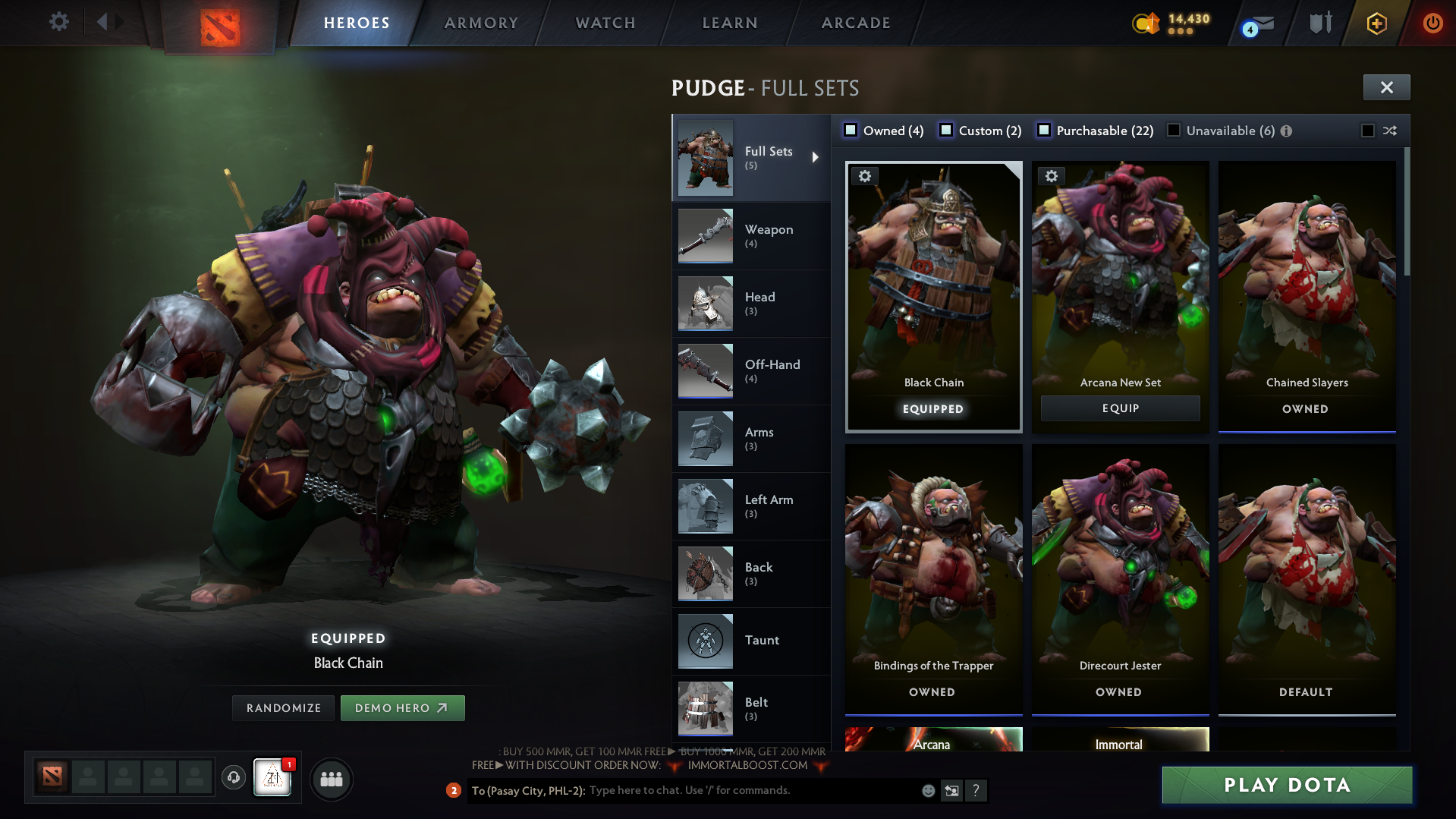Uncheck the Owned (4) filter
Image resolution: width=1456 pixels, height=819 pixels.
(x=851, y=131)
